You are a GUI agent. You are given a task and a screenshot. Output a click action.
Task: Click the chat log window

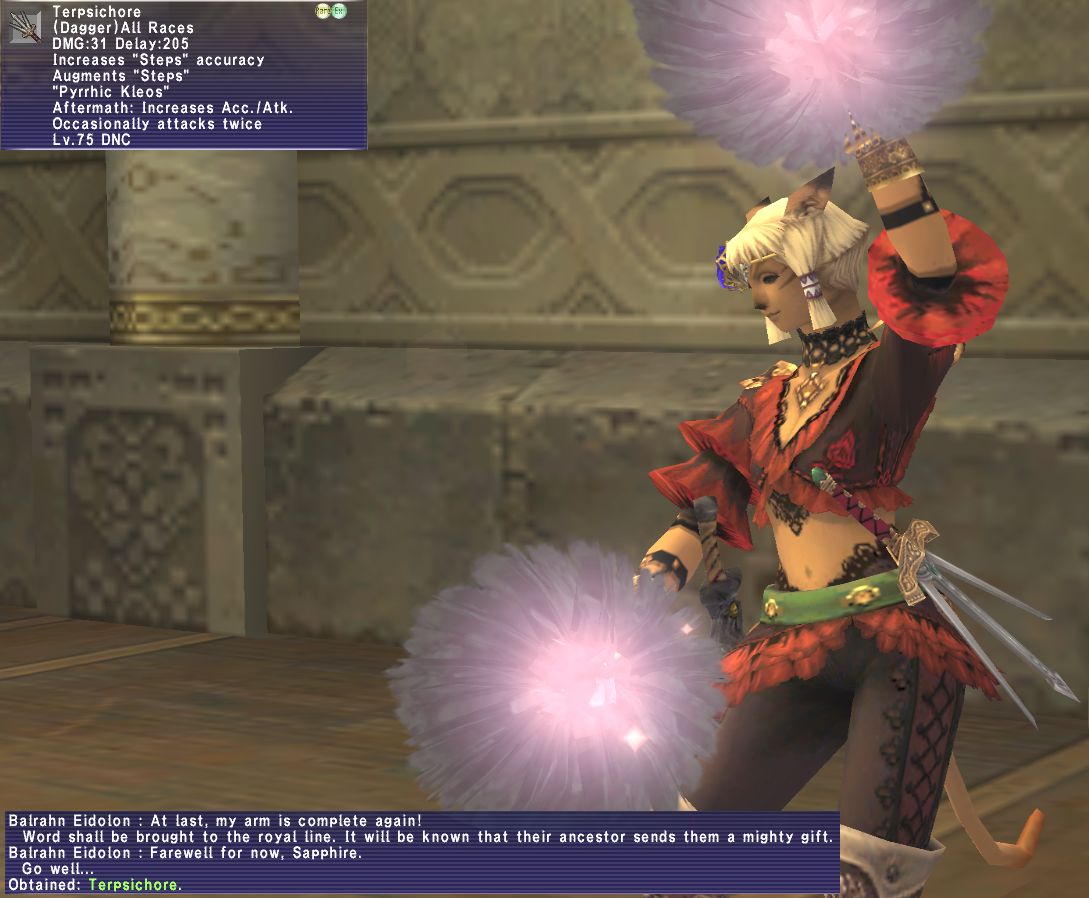420,850
